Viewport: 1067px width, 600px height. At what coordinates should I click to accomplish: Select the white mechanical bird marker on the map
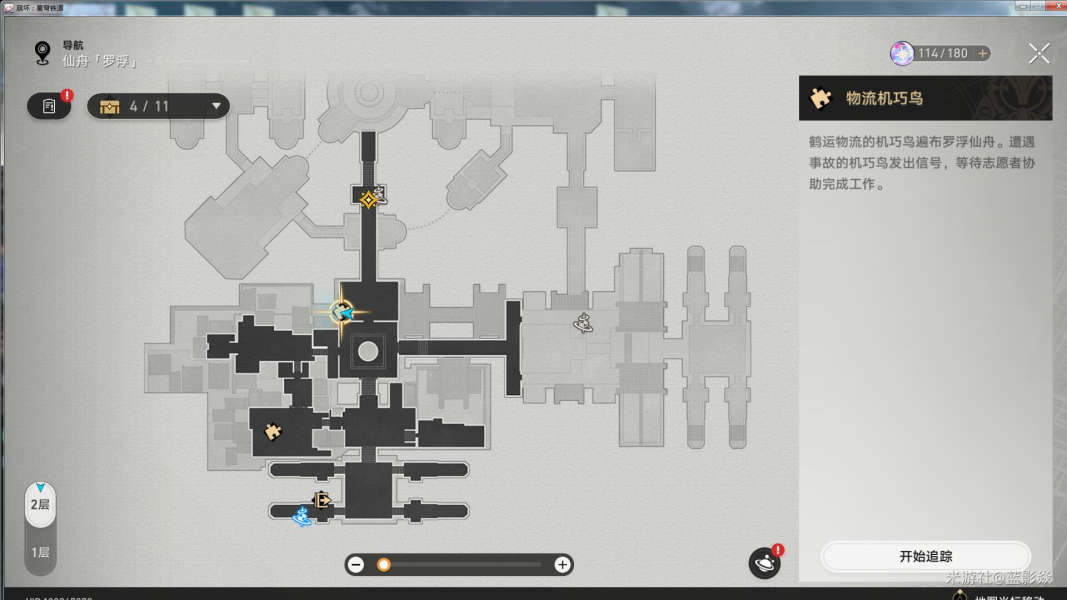click(583, 322)
